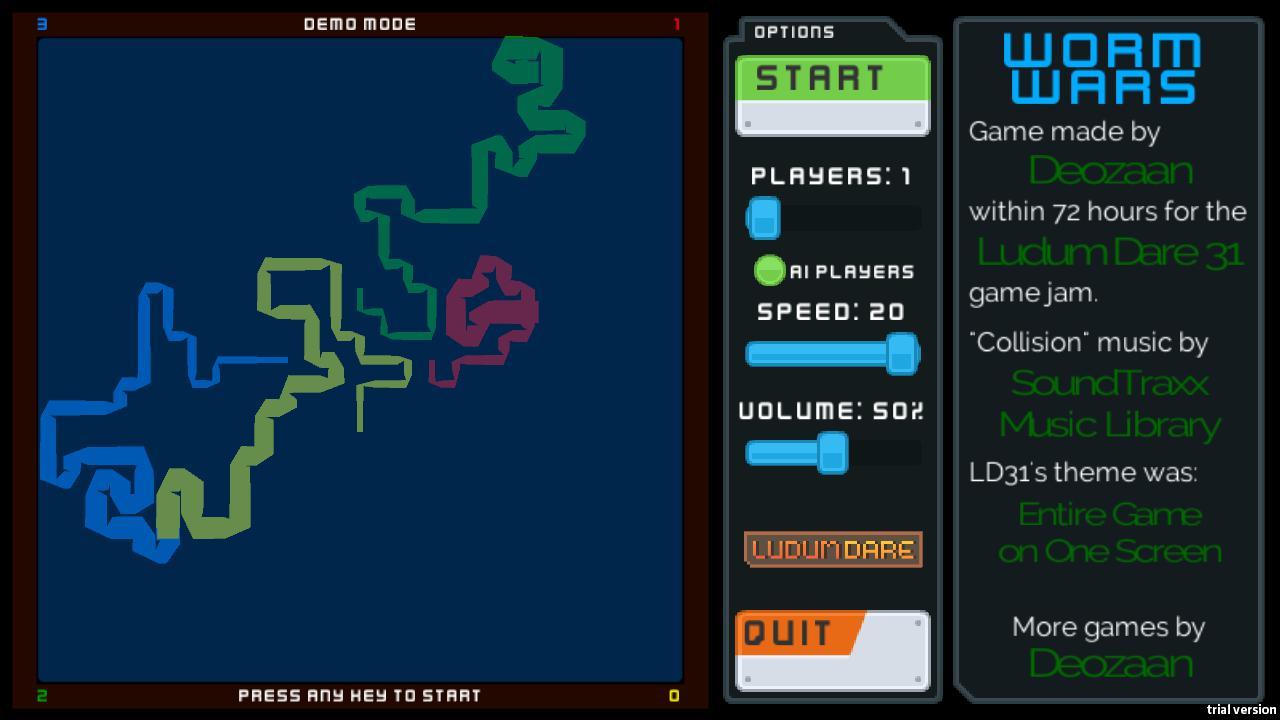Screen dimensions: 1280x720
Task: Open the Deozaan developer link
Action: (1110, 170)
